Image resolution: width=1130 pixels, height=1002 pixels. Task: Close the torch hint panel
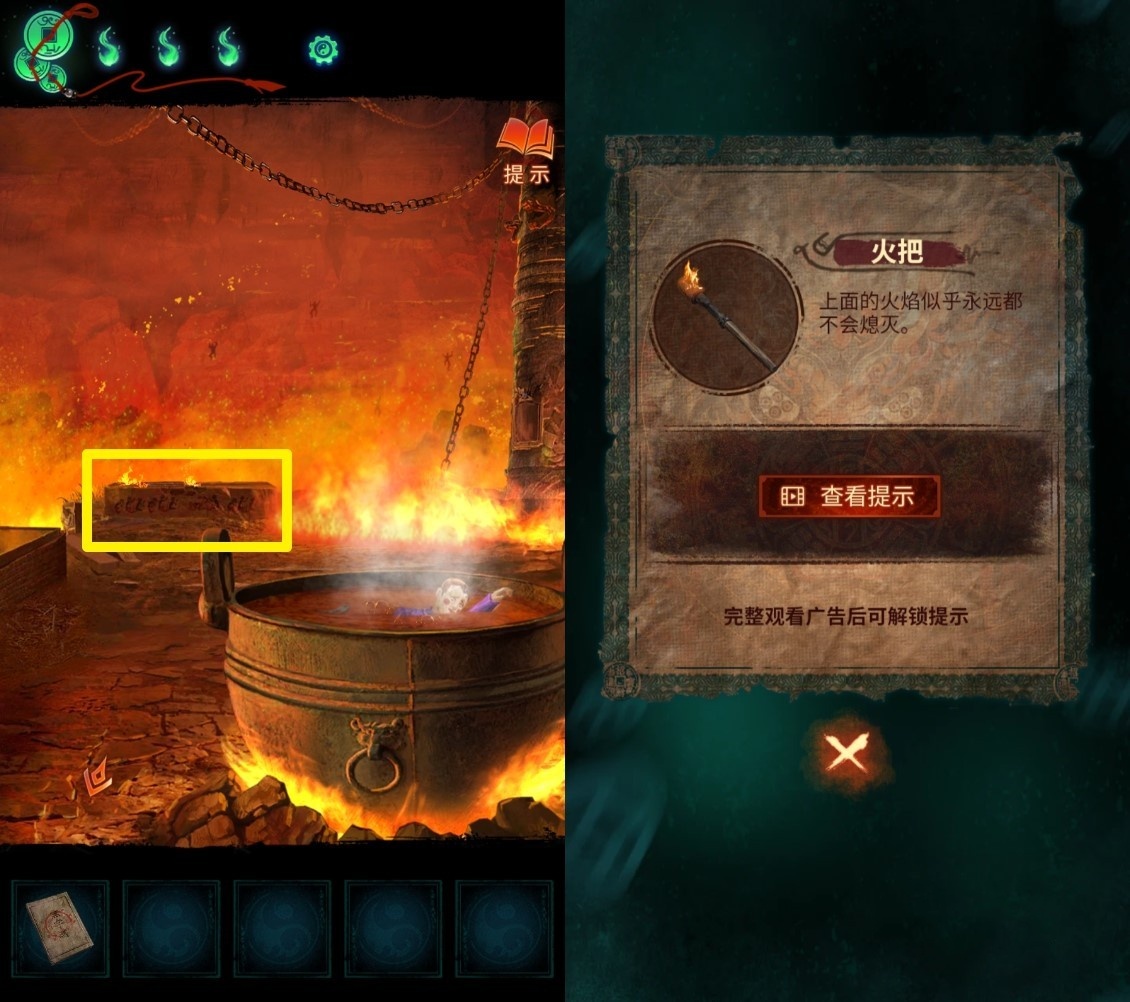point(848,750)
